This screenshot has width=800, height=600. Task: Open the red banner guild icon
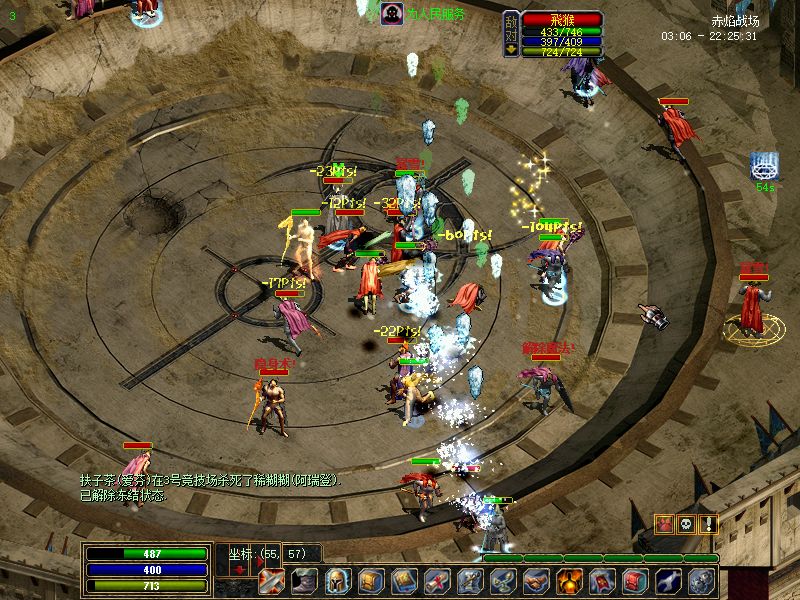tap(602, 582)
